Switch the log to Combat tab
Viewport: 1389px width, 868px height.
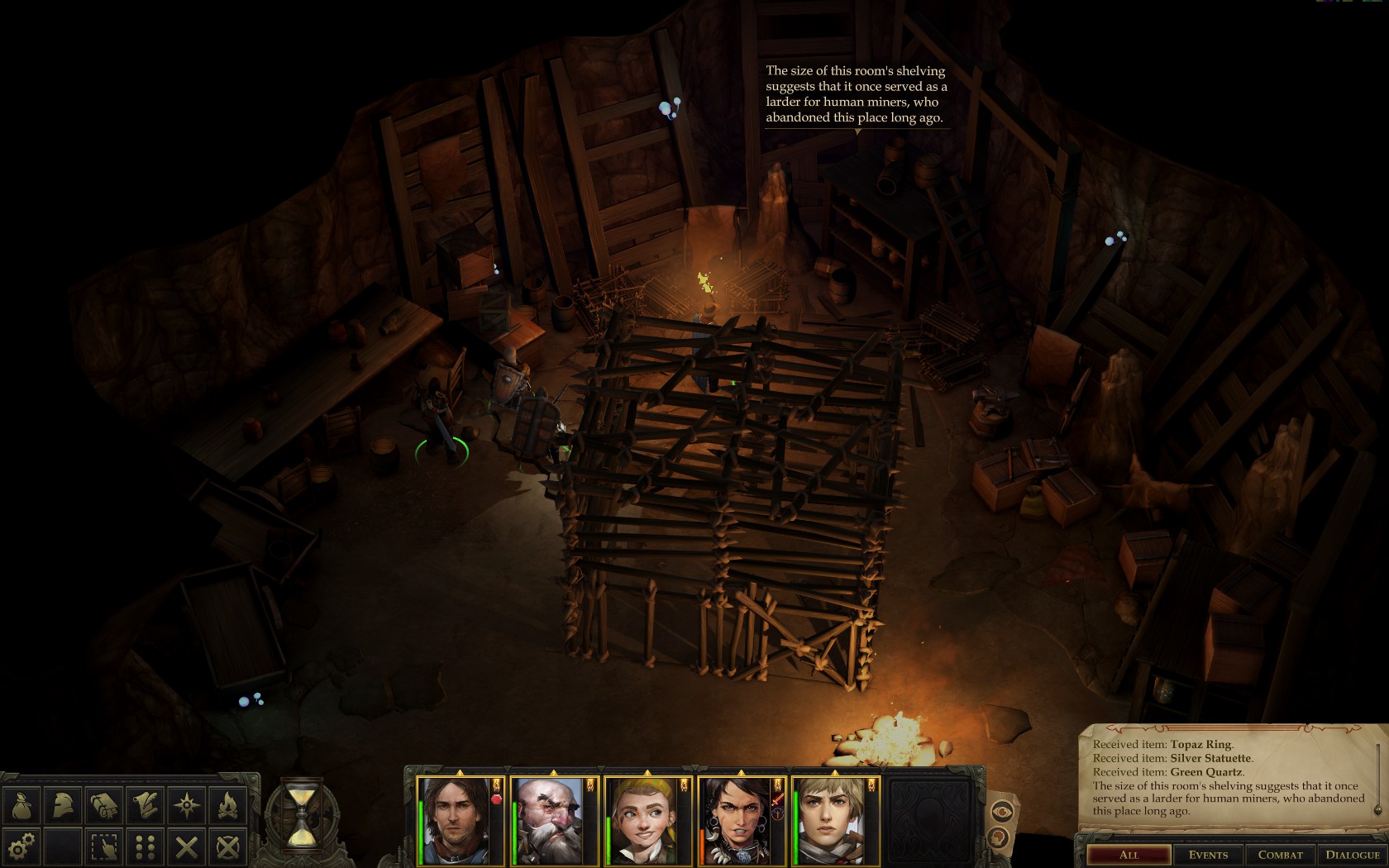click(x=1280, y=855)
